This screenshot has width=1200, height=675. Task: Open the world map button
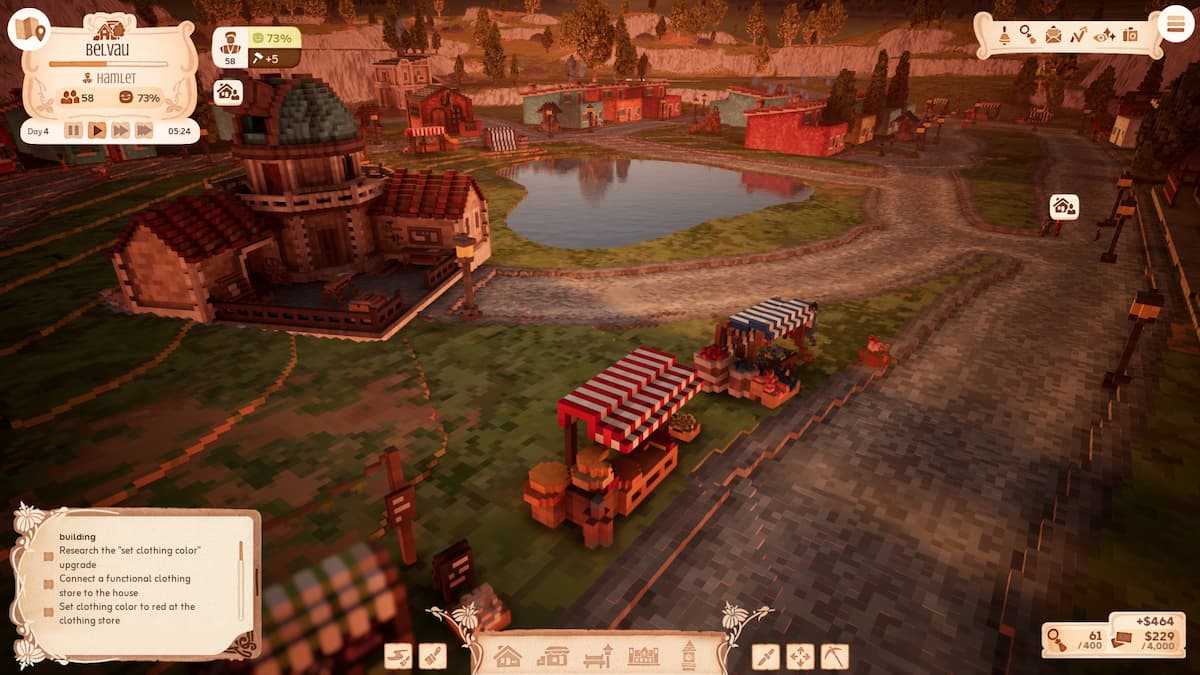tap(28, 29)
